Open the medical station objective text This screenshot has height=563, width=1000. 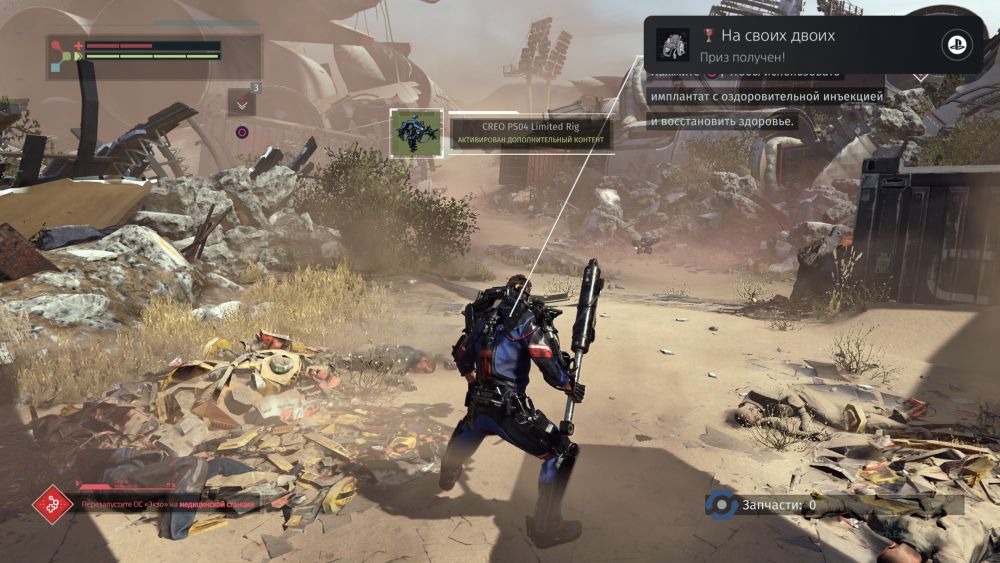[x=168, y=505]
